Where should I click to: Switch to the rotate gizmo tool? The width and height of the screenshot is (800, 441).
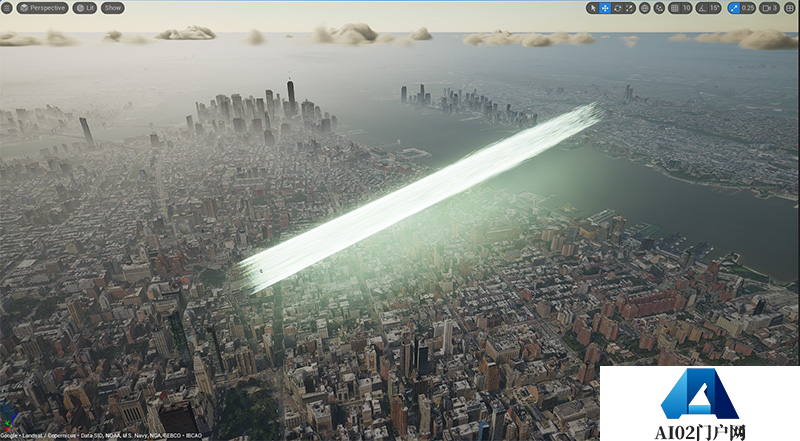tap(617, 8)
